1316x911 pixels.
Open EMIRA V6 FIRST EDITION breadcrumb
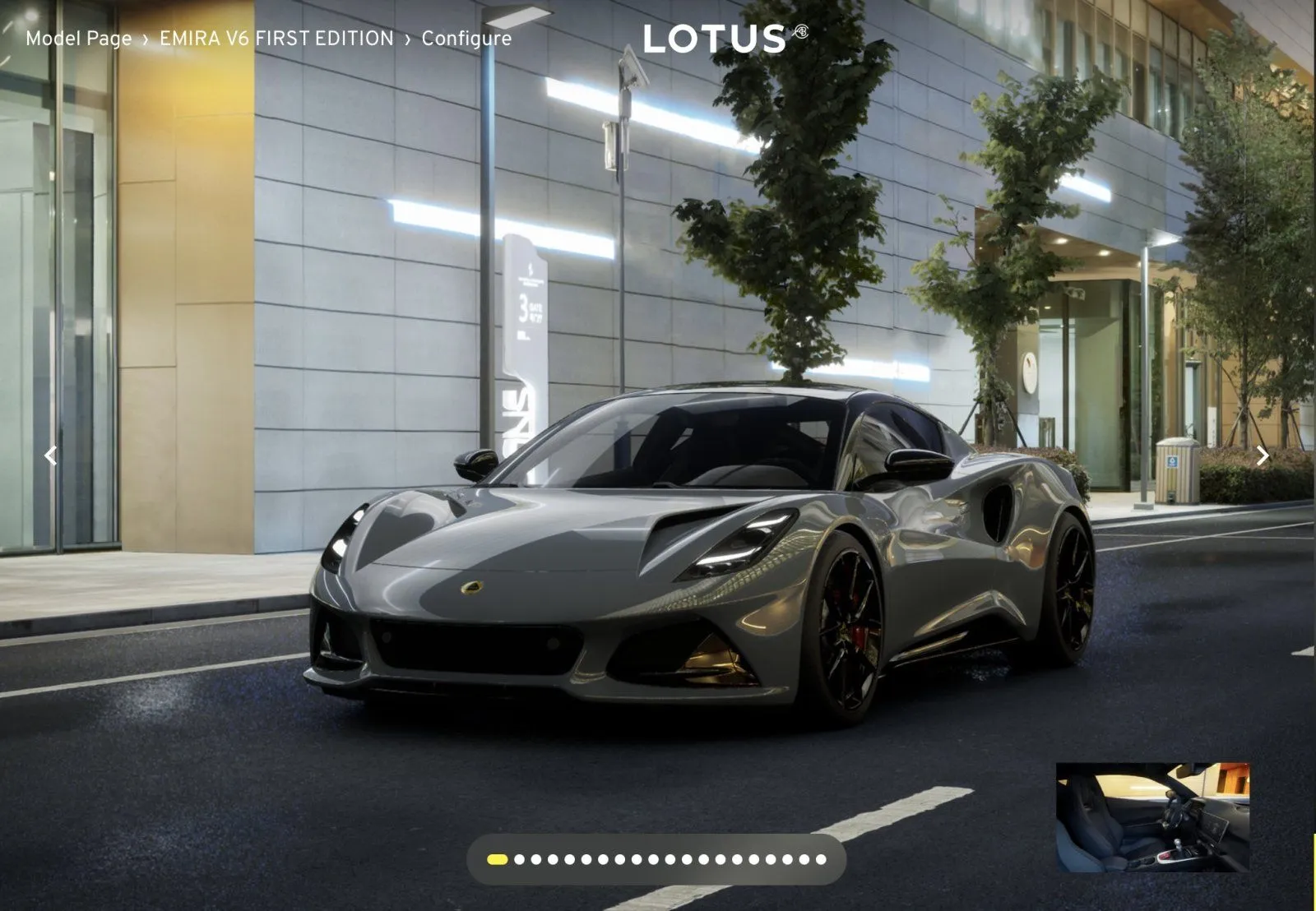[276, 39]
